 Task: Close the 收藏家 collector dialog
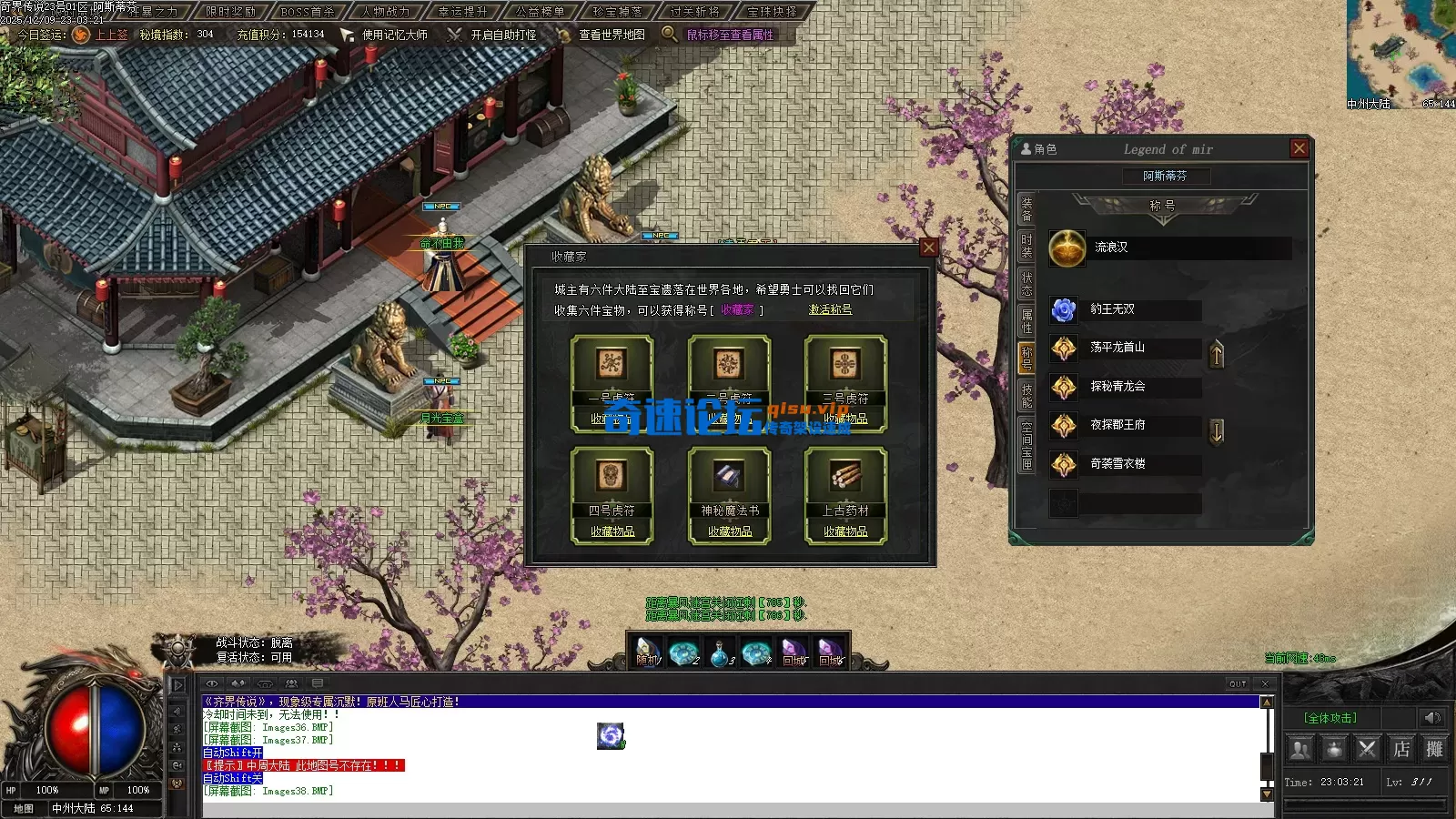coord(928,248)
